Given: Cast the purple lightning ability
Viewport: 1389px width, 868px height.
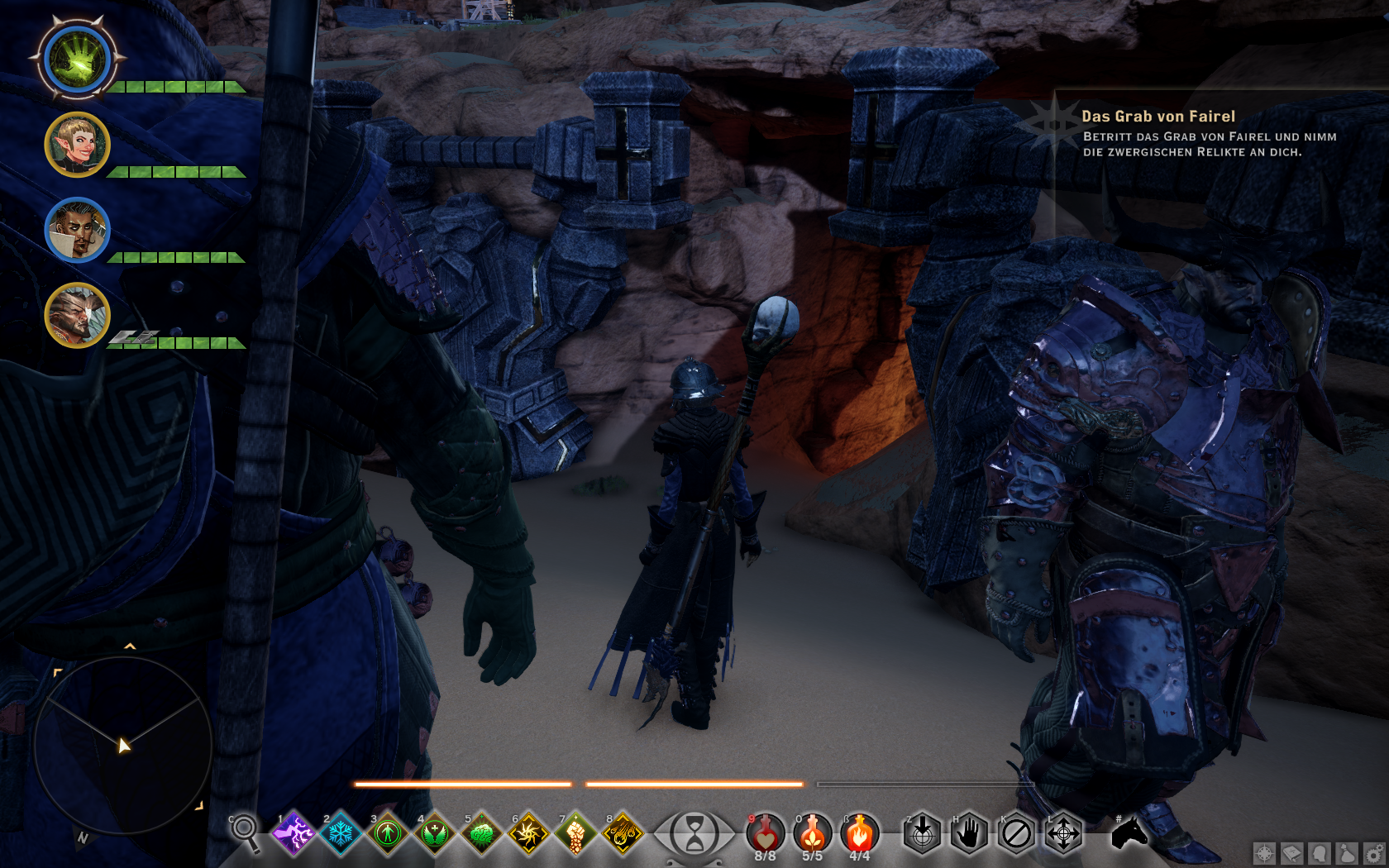Looking at the screenshot, I should (x=294, y=833).
